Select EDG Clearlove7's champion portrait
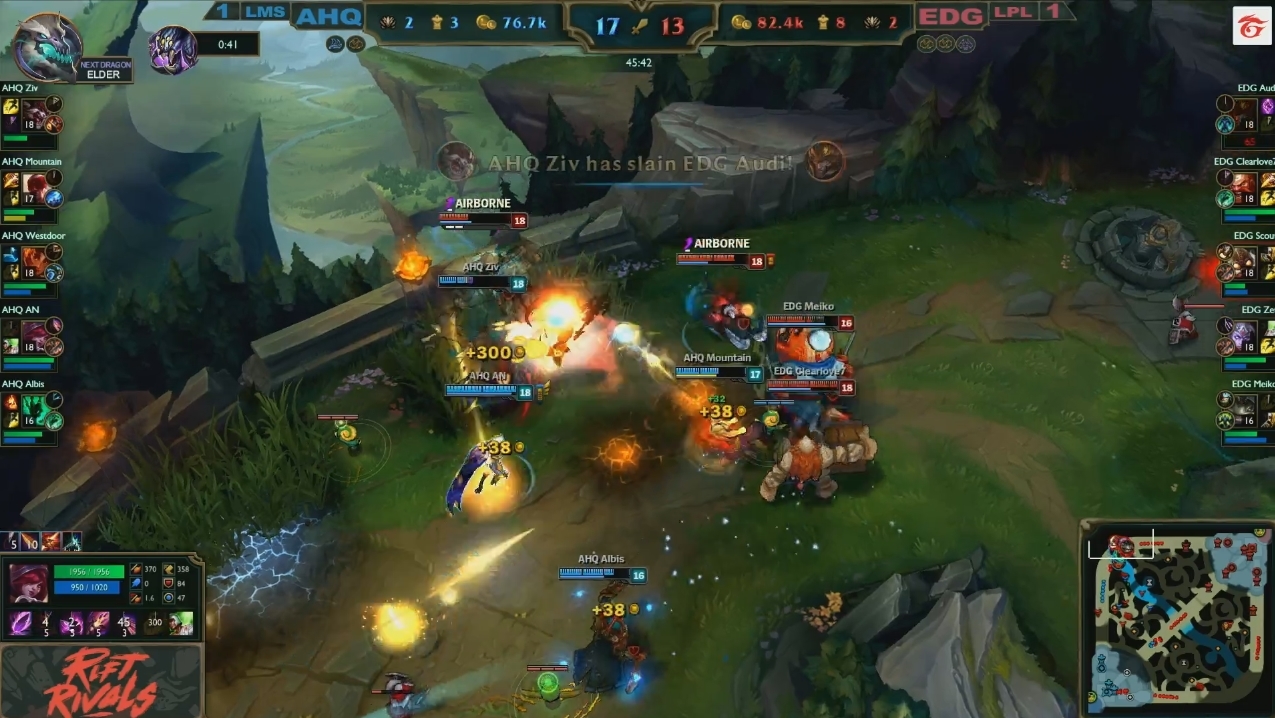Viewport: 1275px width, 718px height. tap(1243, 187)
